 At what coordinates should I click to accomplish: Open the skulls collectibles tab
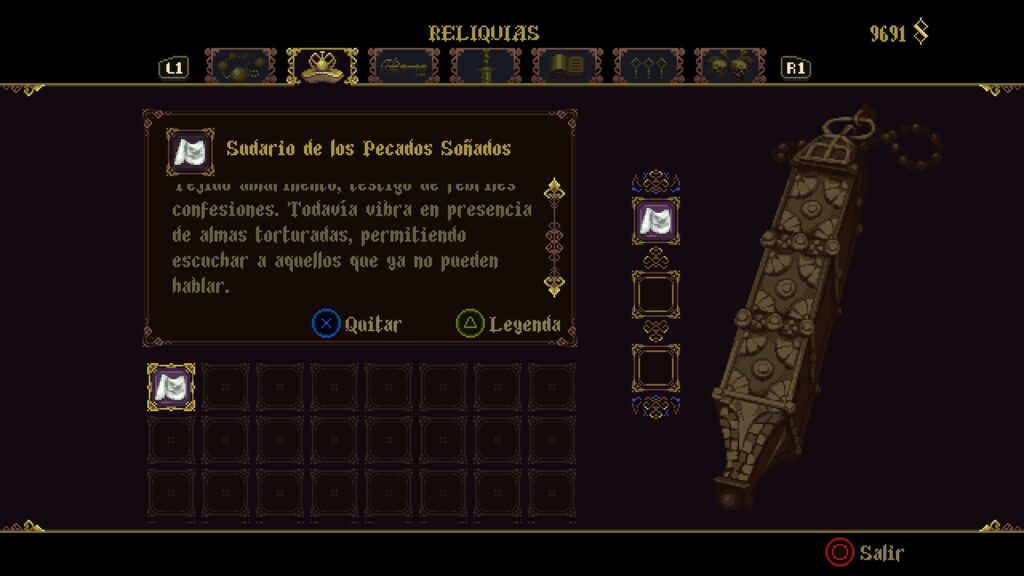click(x=730, y=66)
